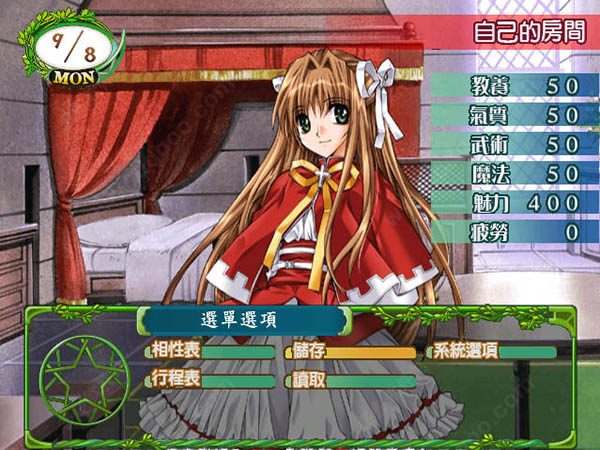The width and height of the screenshot is (600, 450).
Task: Open the 相性表 compatibility chart
Action: click(x=210, y=352)
